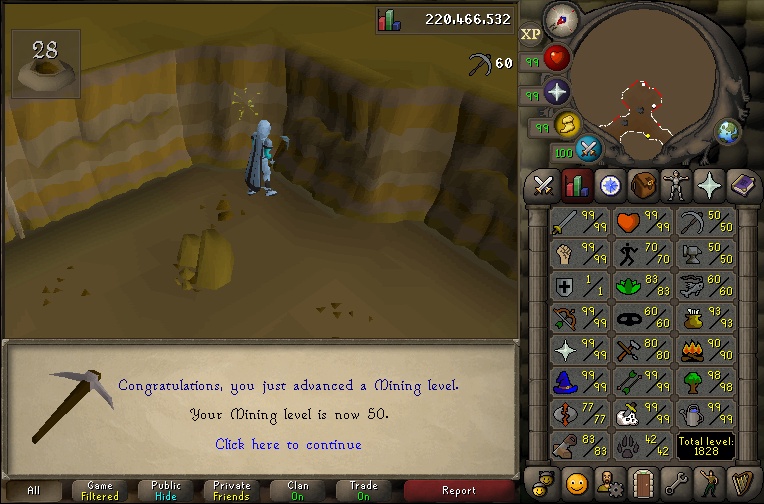The width and height of the screenshot is (764, 504).
Task: Select the Game chat filter tab
Action: click(100, 490)
